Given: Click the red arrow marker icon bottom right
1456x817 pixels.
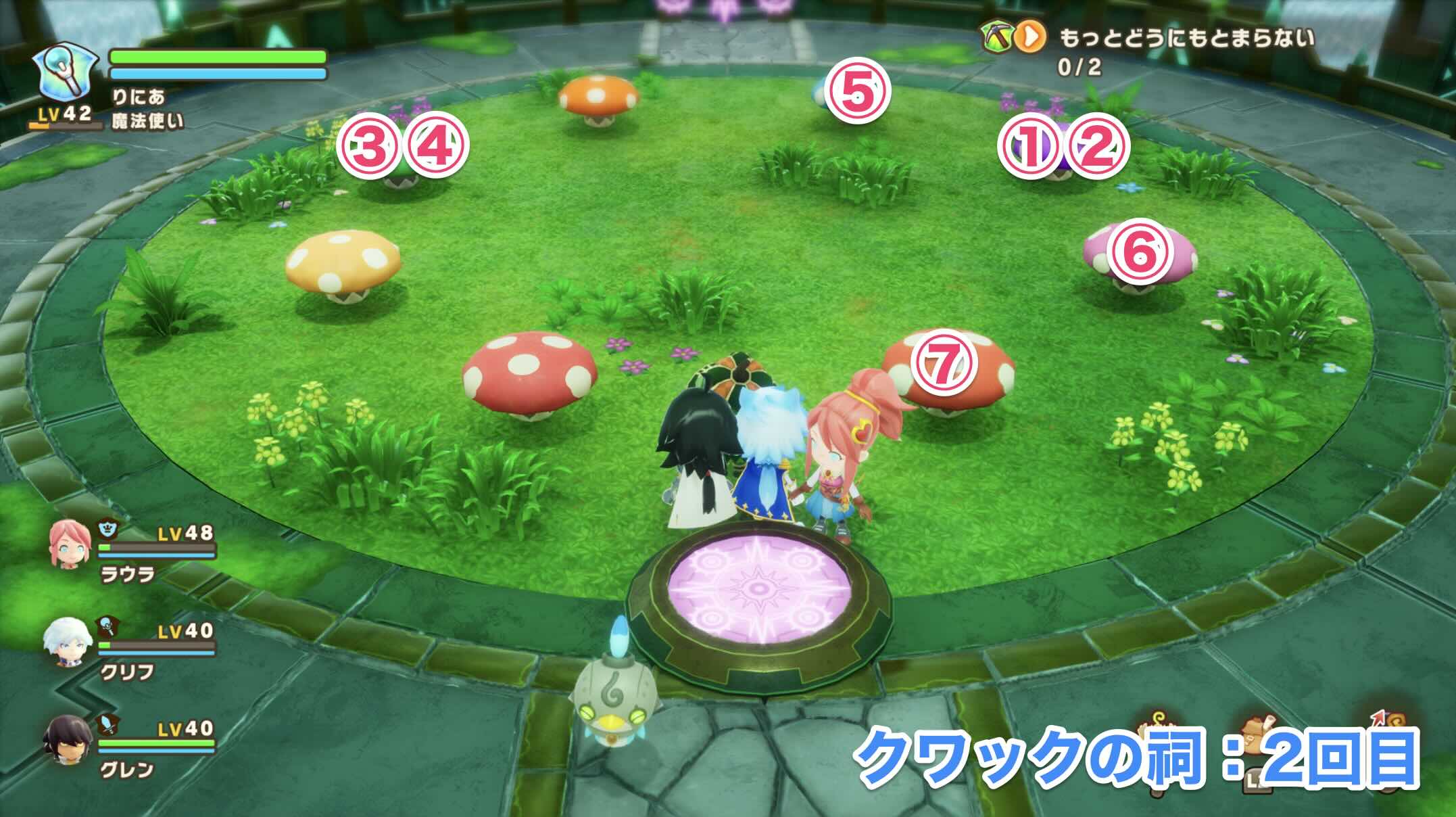Looking at the screenshot, I should [x=1377, y=717].
